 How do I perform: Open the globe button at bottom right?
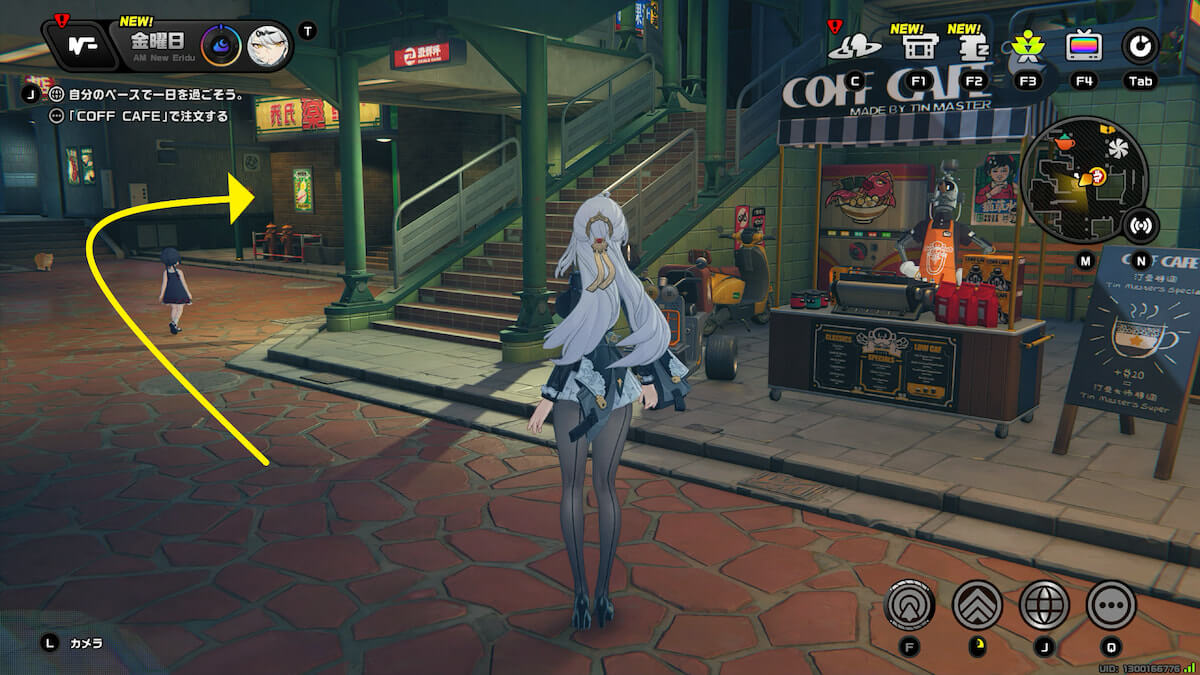pos(1044,604)
